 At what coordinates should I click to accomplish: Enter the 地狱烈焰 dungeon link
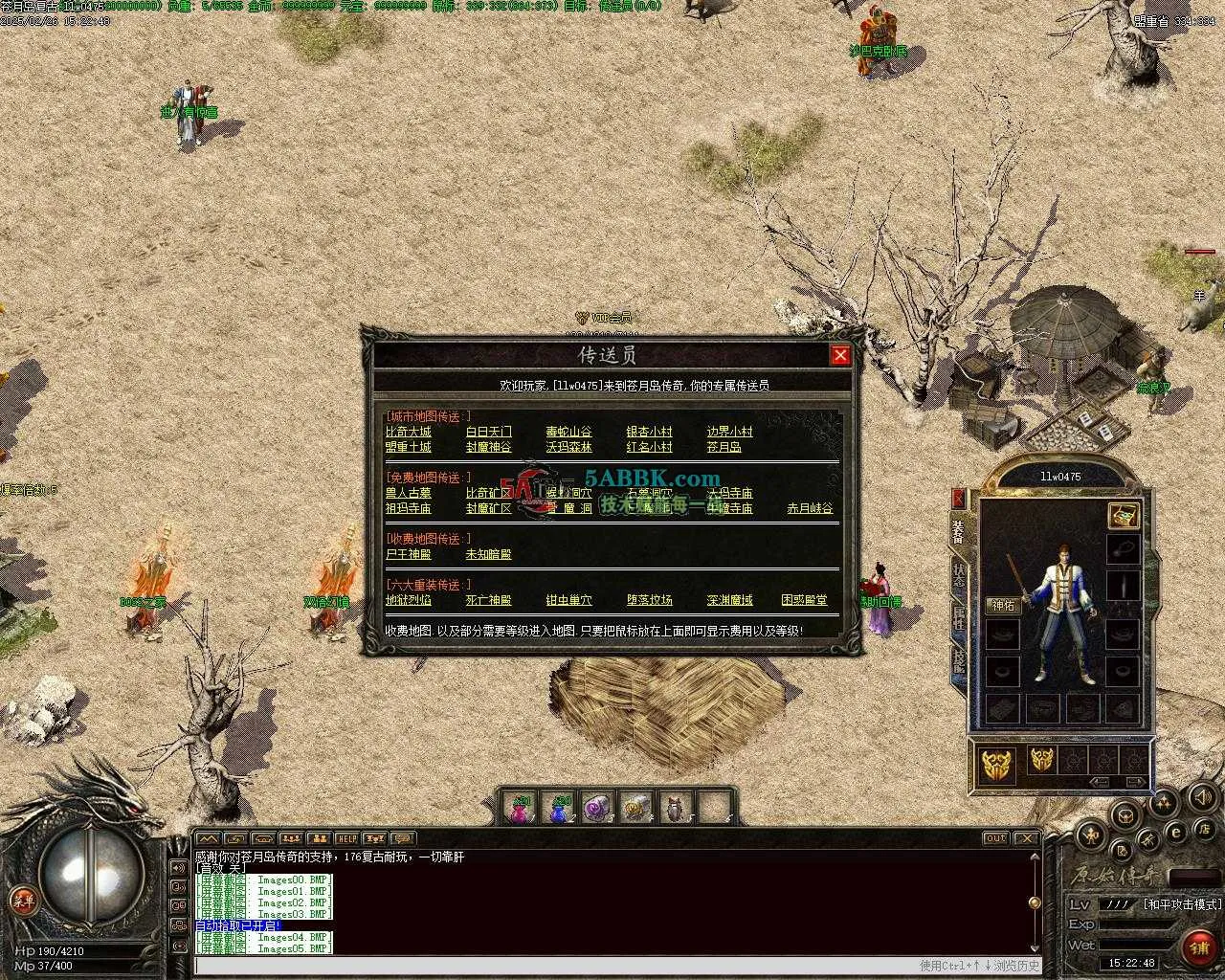pyautogui.click(x=408, y=600)
